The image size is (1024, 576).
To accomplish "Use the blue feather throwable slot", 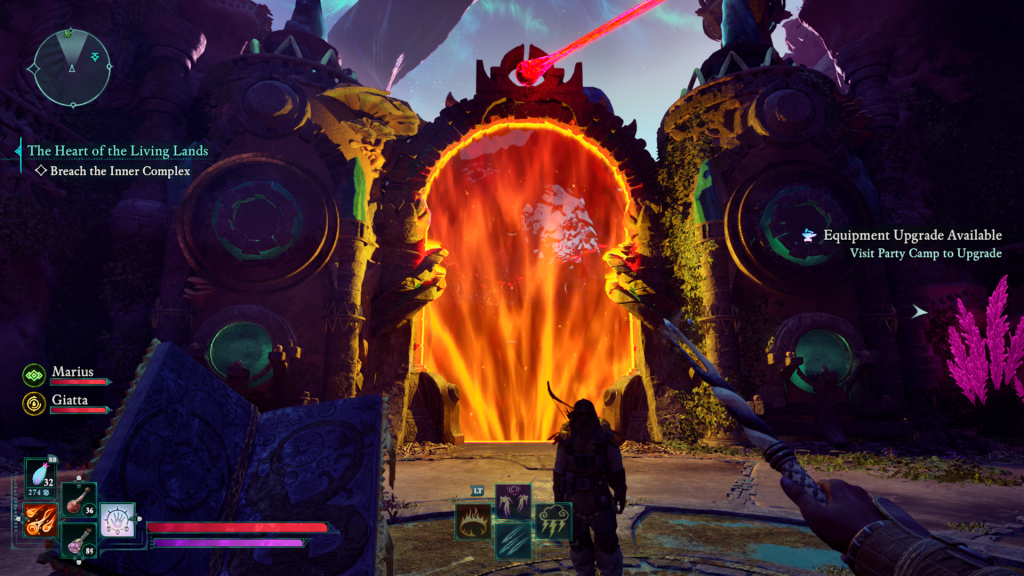I will 41,477.
